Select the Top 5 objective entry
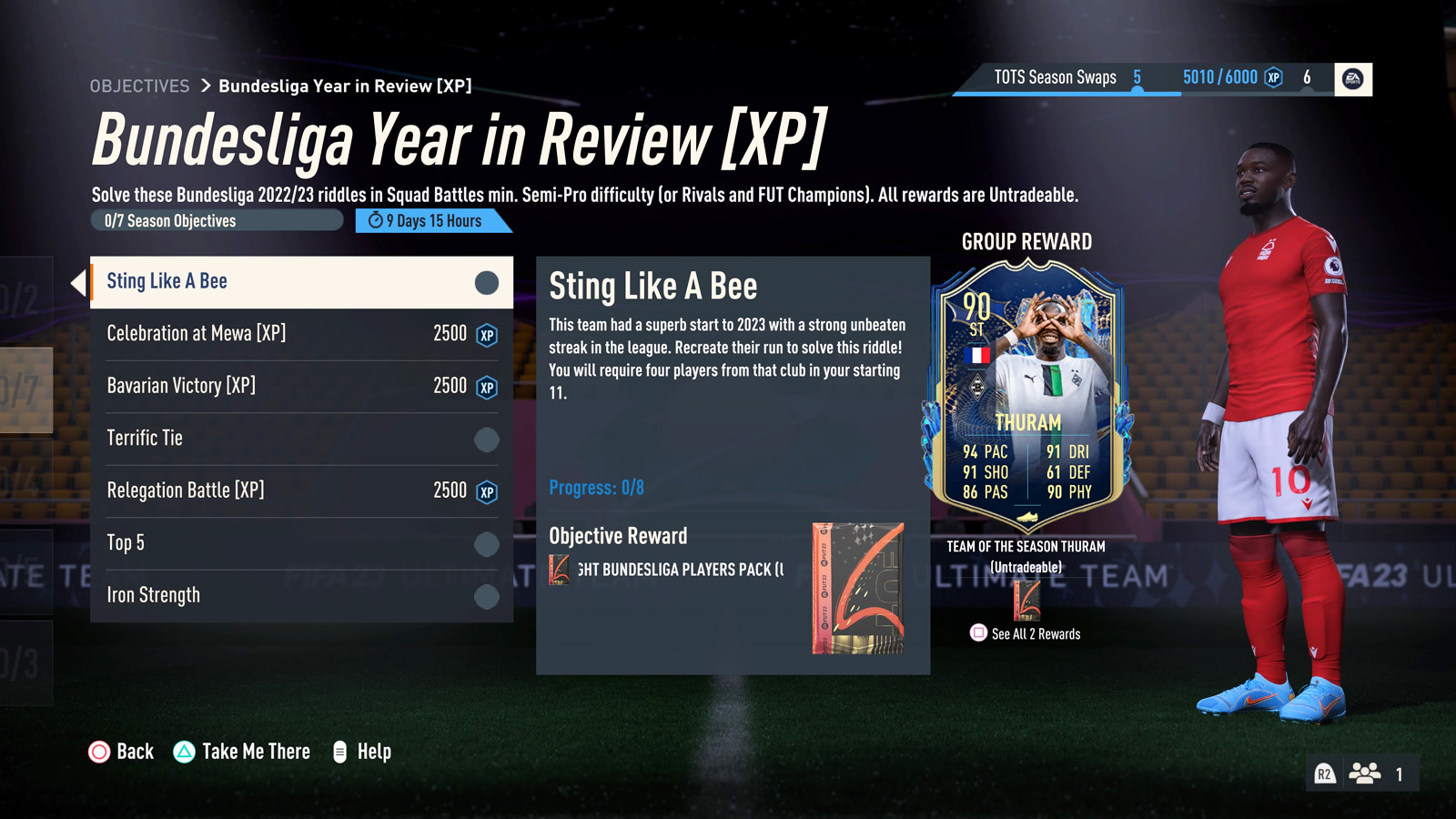Screen dimensions: 1456x819 click(273, 543)
